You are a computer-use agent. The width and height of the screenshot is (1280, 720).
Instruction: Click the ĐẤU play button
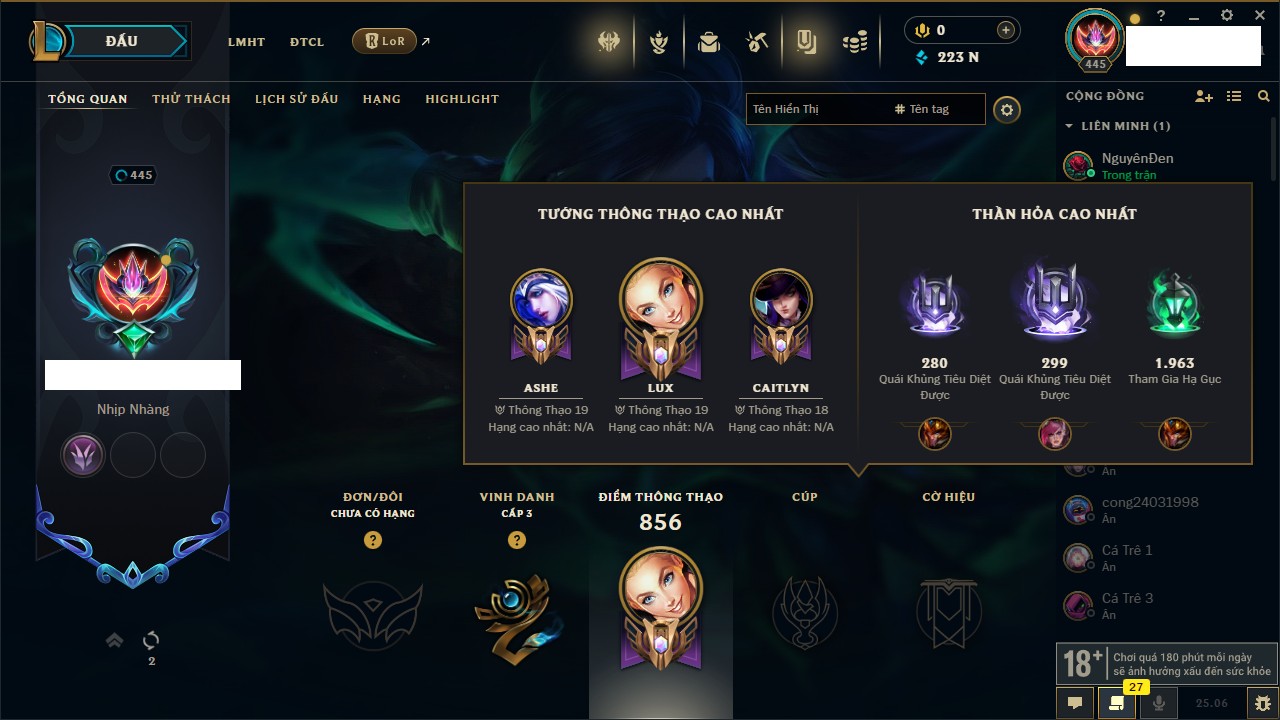[x=122, y=42]
